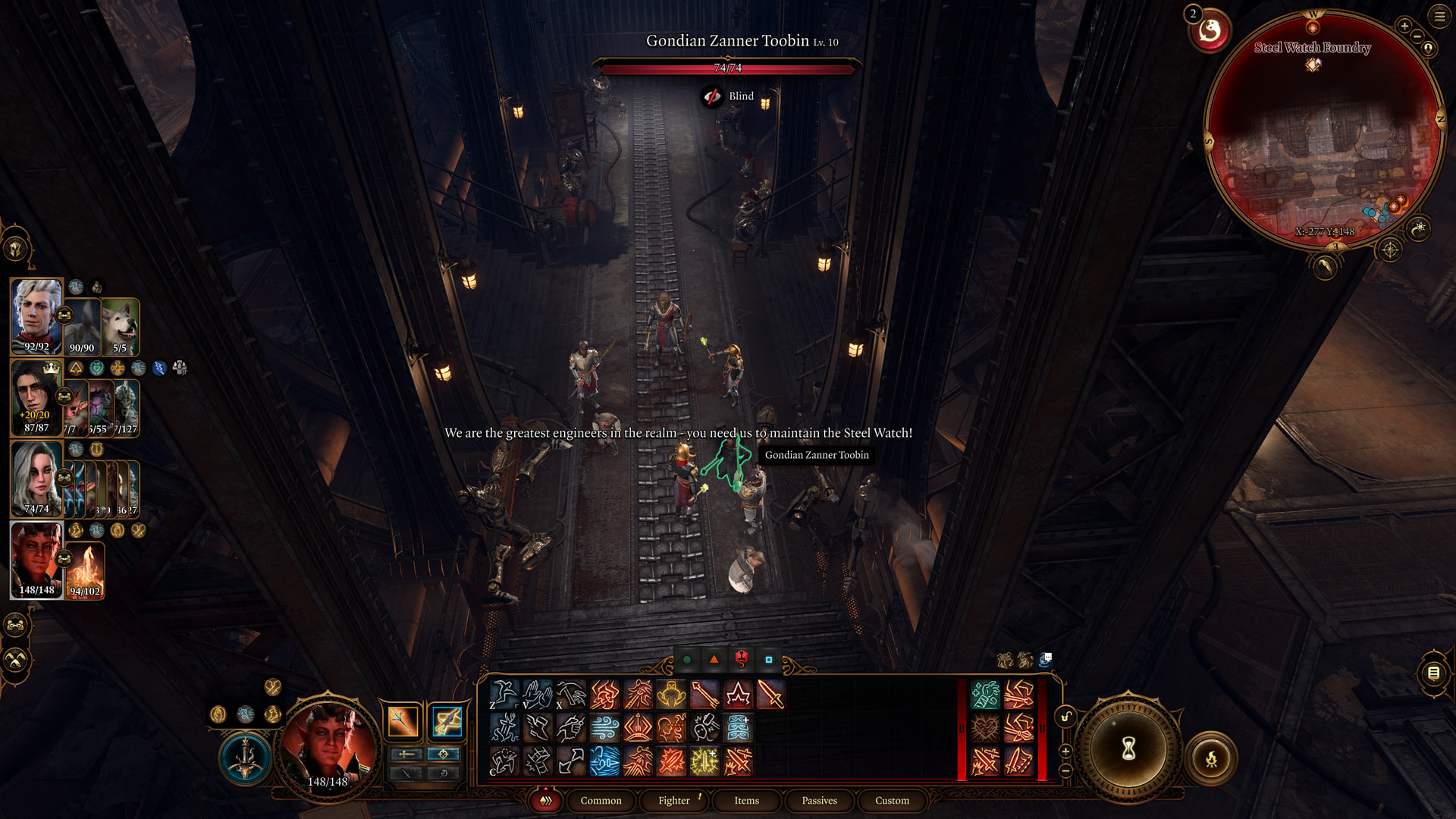Open the red inspiration points orb
This screenshot has width=1456, height=819.
pyautogui.click(x=1210, y=31)
